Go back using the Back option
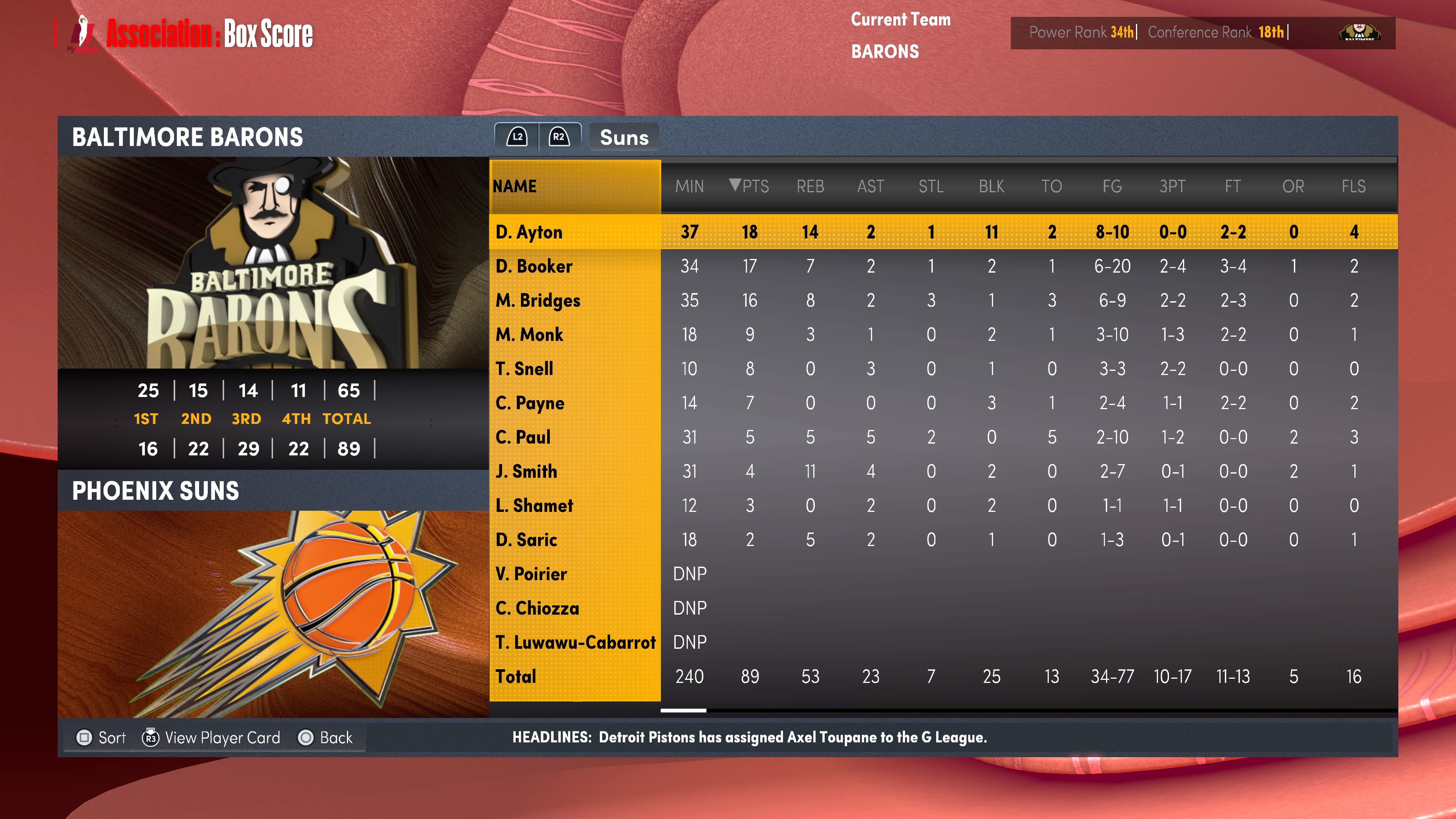Screen dimensions: 1456x819 [x=326, y=737]
